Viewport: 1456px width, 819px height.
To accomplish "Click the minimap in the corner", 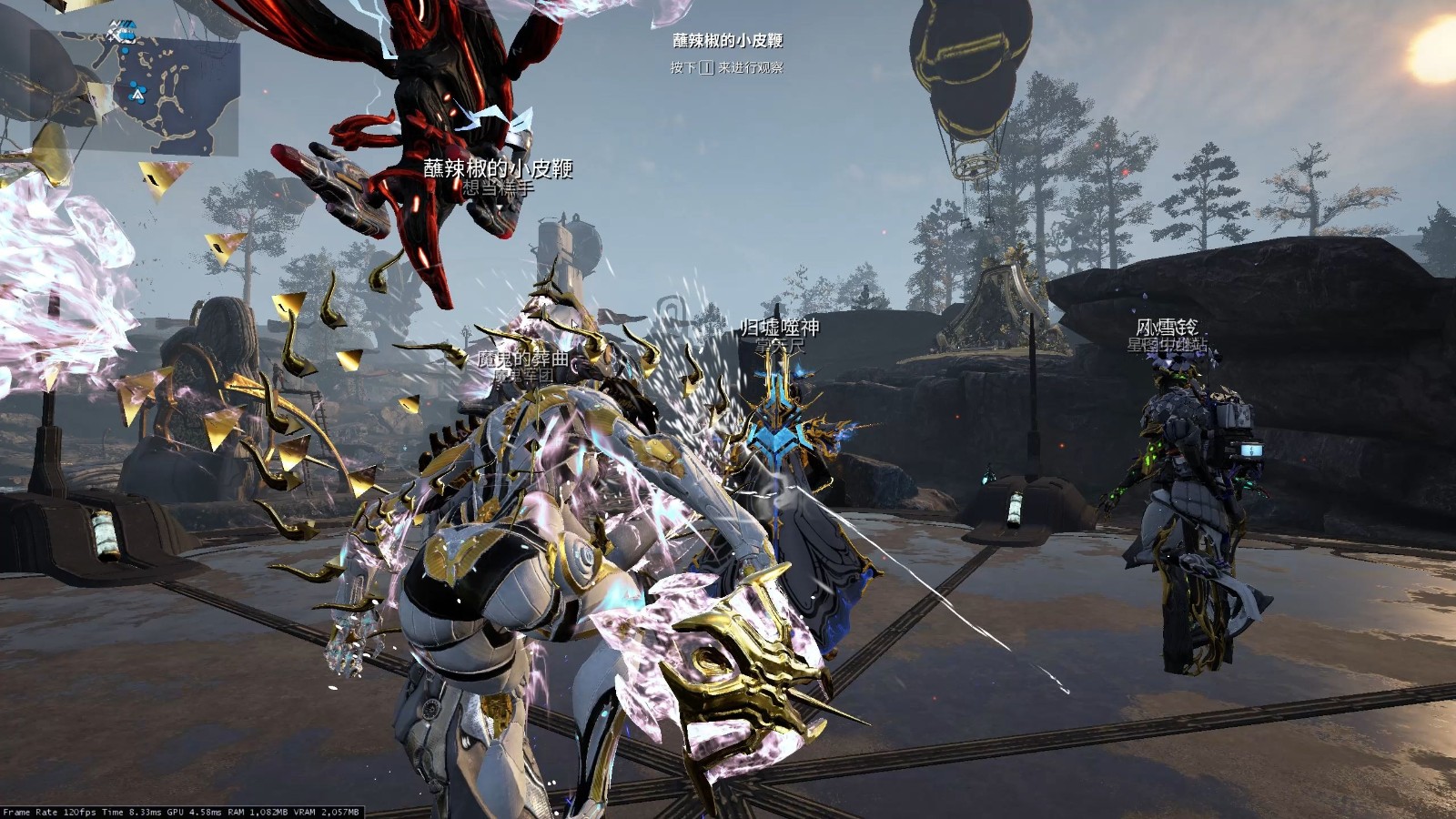I will tap(135, 91).
